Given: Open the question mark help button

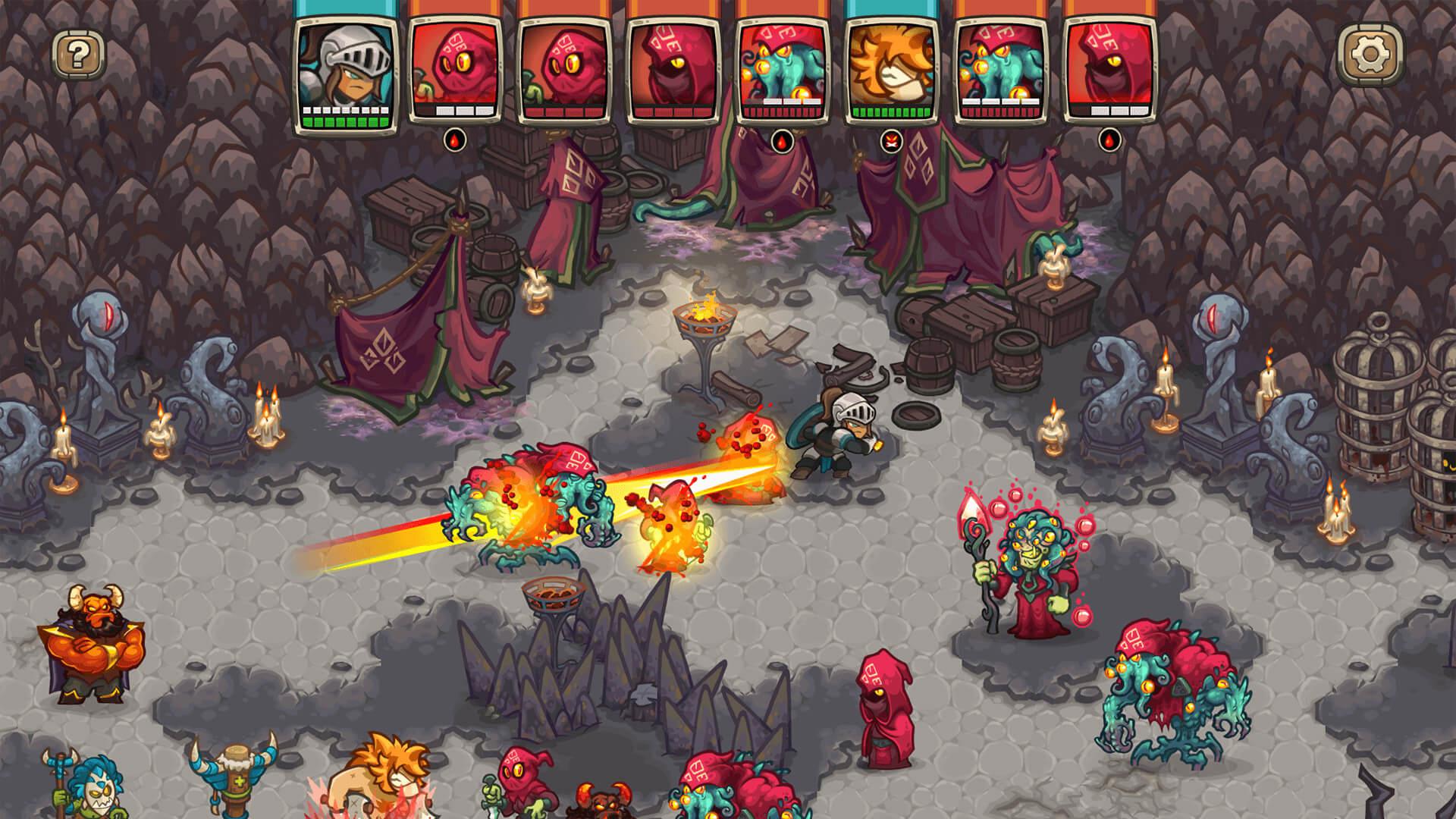Looking at the screenshot, I should click(79, 53).
